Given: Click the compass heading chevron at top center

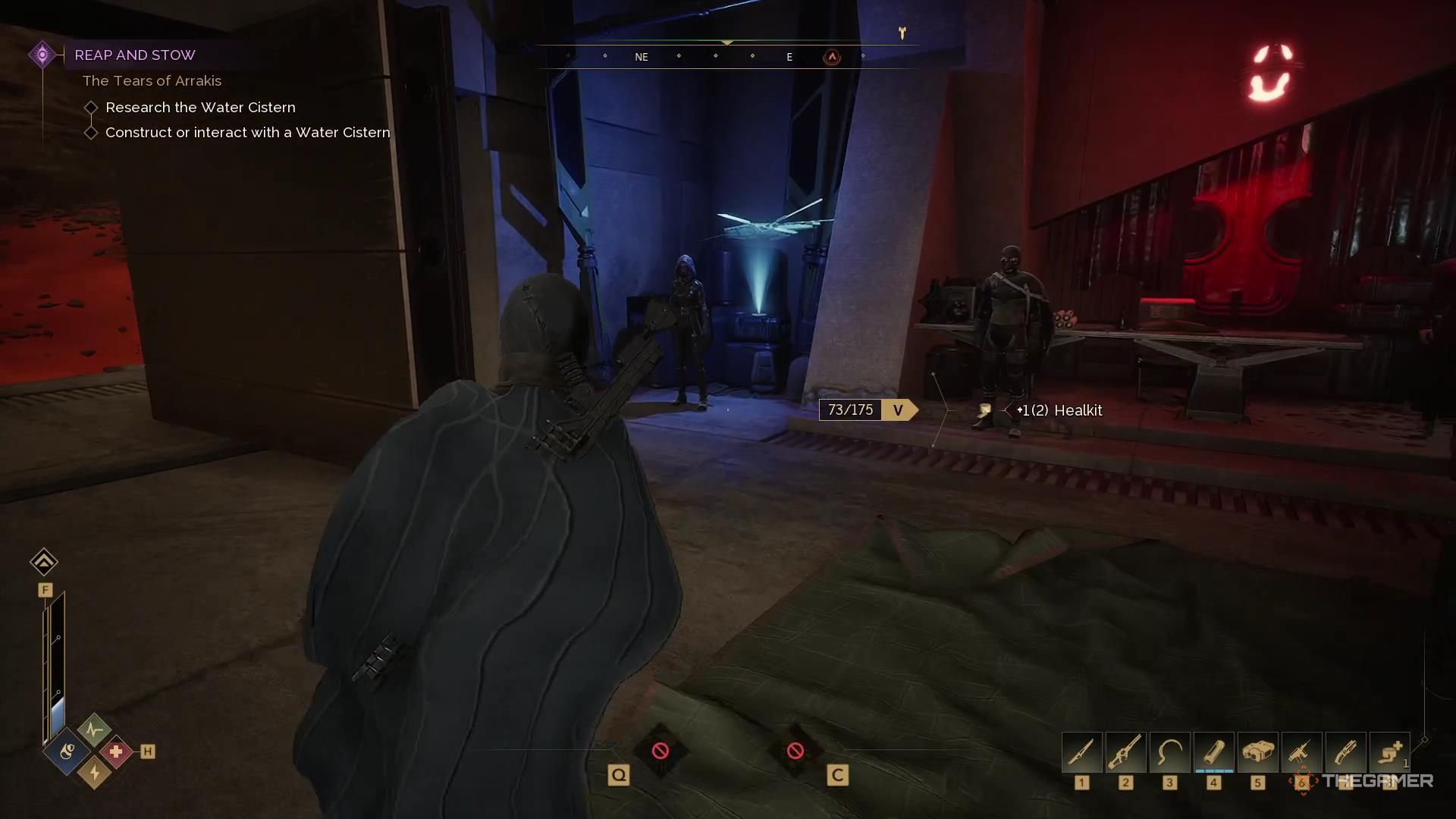Looking at the screenshot, I should (728, 43).
